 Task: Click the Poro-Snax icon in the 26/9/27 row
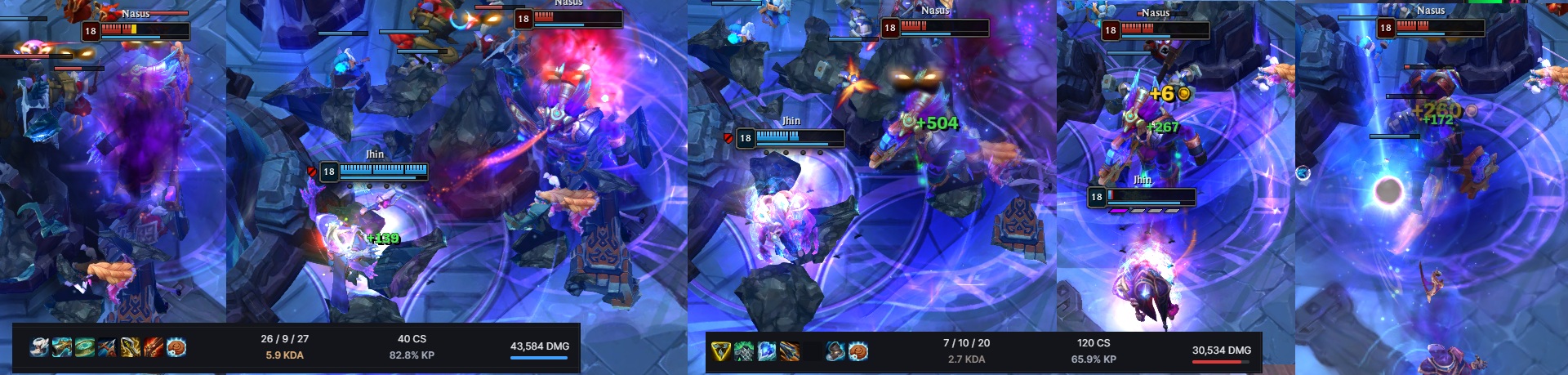[x=176, y=348]
